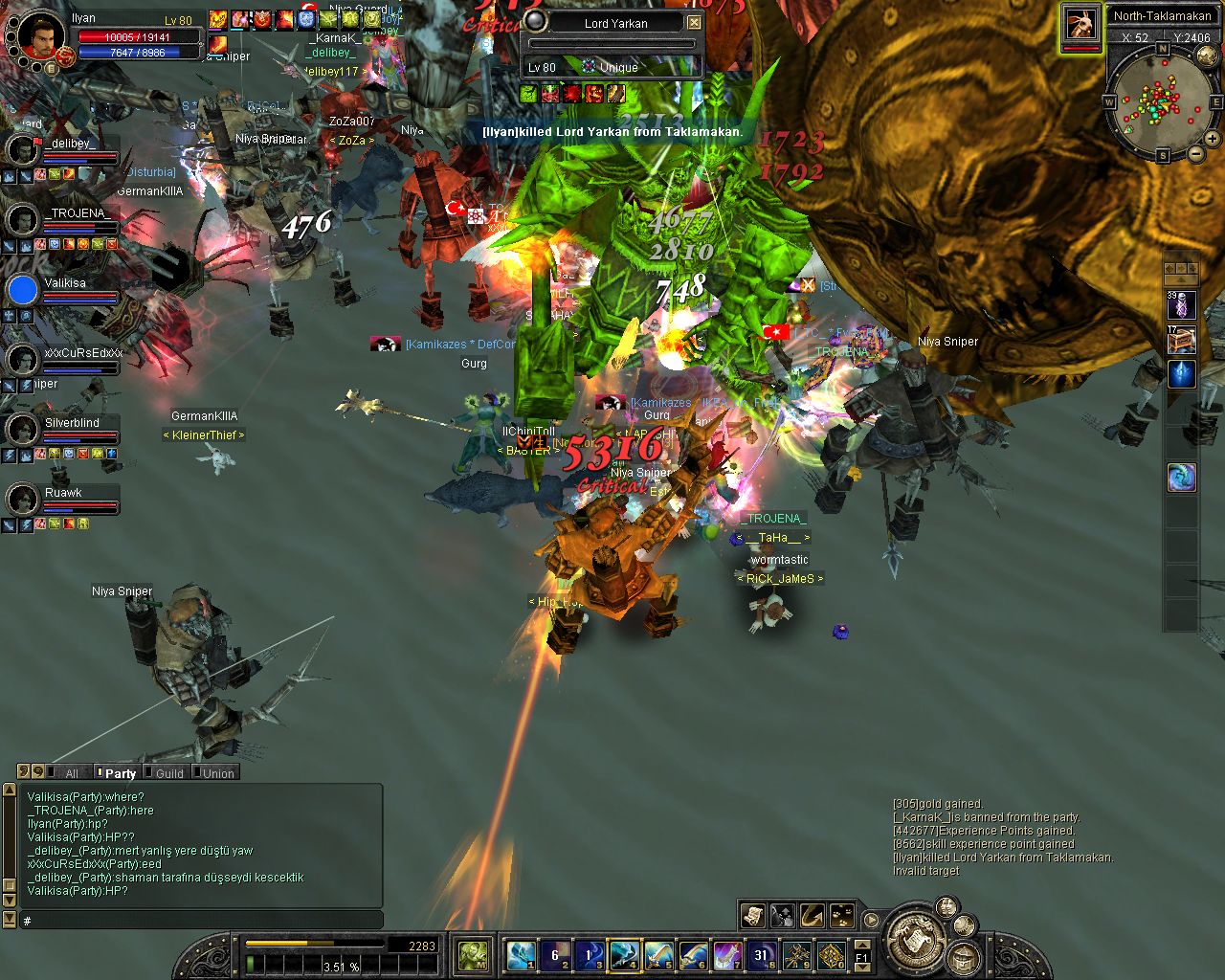Activate the curved blade skill in slot 5

click(659, 954)
